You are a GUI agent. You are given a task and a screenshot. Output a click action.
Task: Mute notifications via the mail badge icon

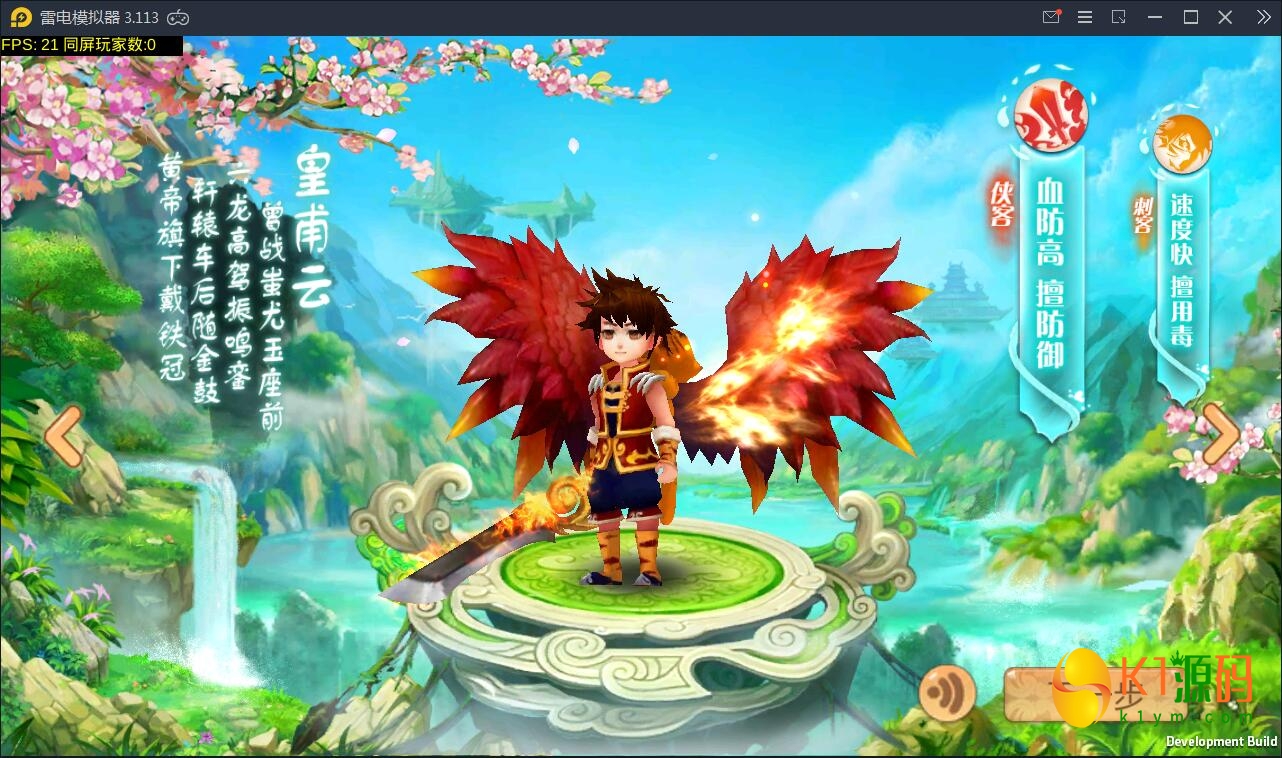[1052, 17]
